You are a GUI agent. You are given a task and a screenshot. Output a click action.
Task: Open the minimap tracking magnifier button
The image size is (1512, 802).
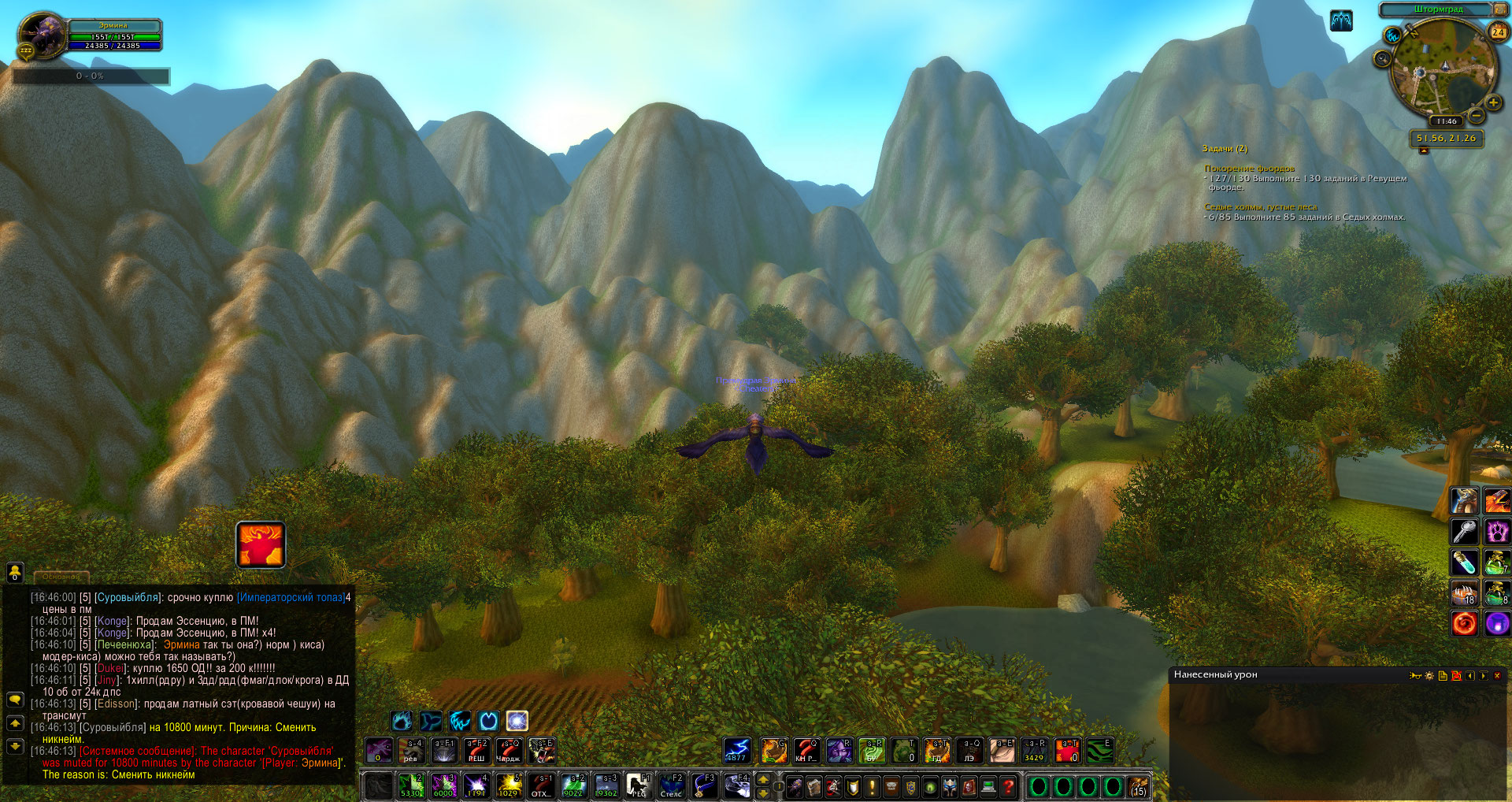click(1382, 59)
